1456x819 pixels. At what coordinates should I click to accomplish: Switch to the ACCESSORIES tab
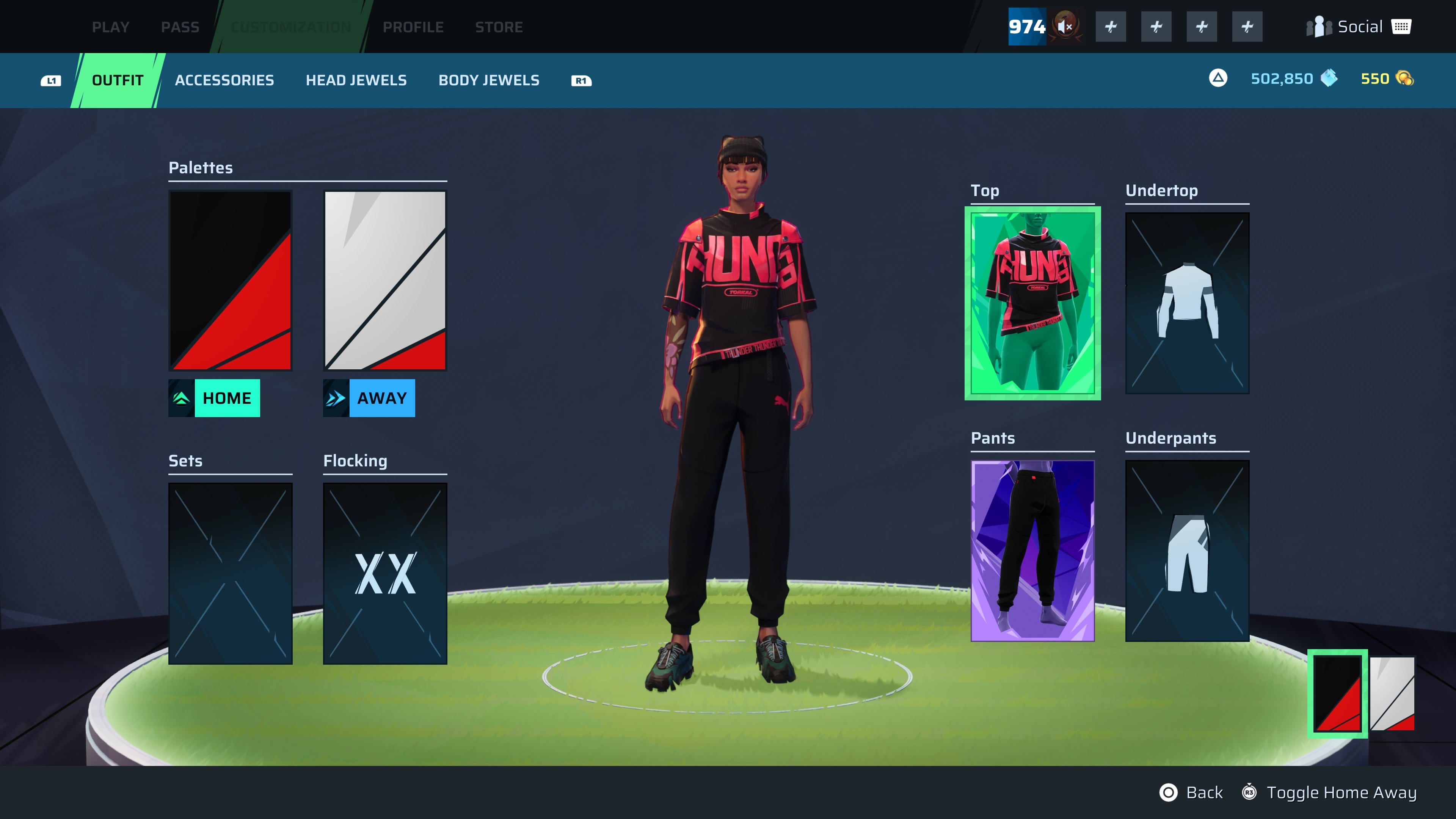[224, 80]
